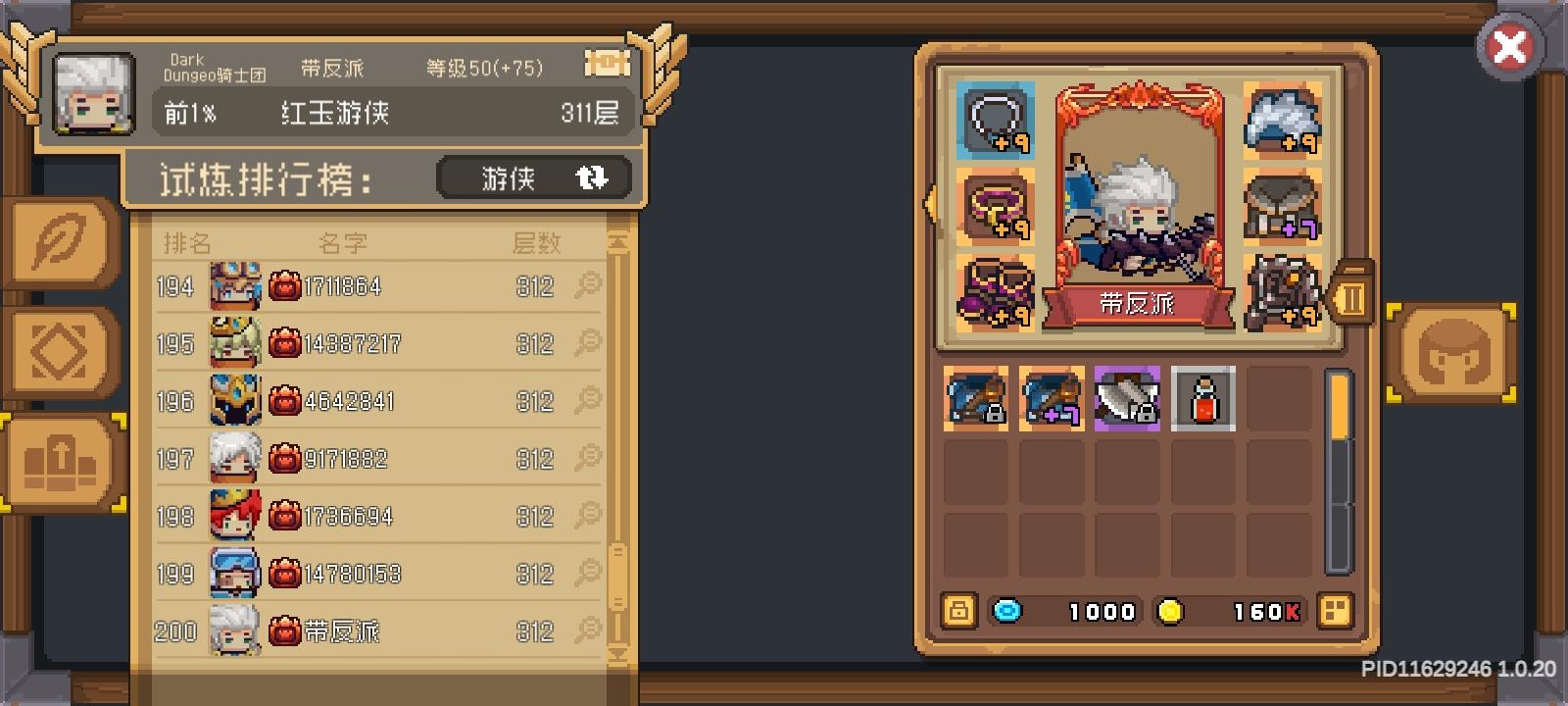Select the feather icon on the left sidebar

point(61,238)
